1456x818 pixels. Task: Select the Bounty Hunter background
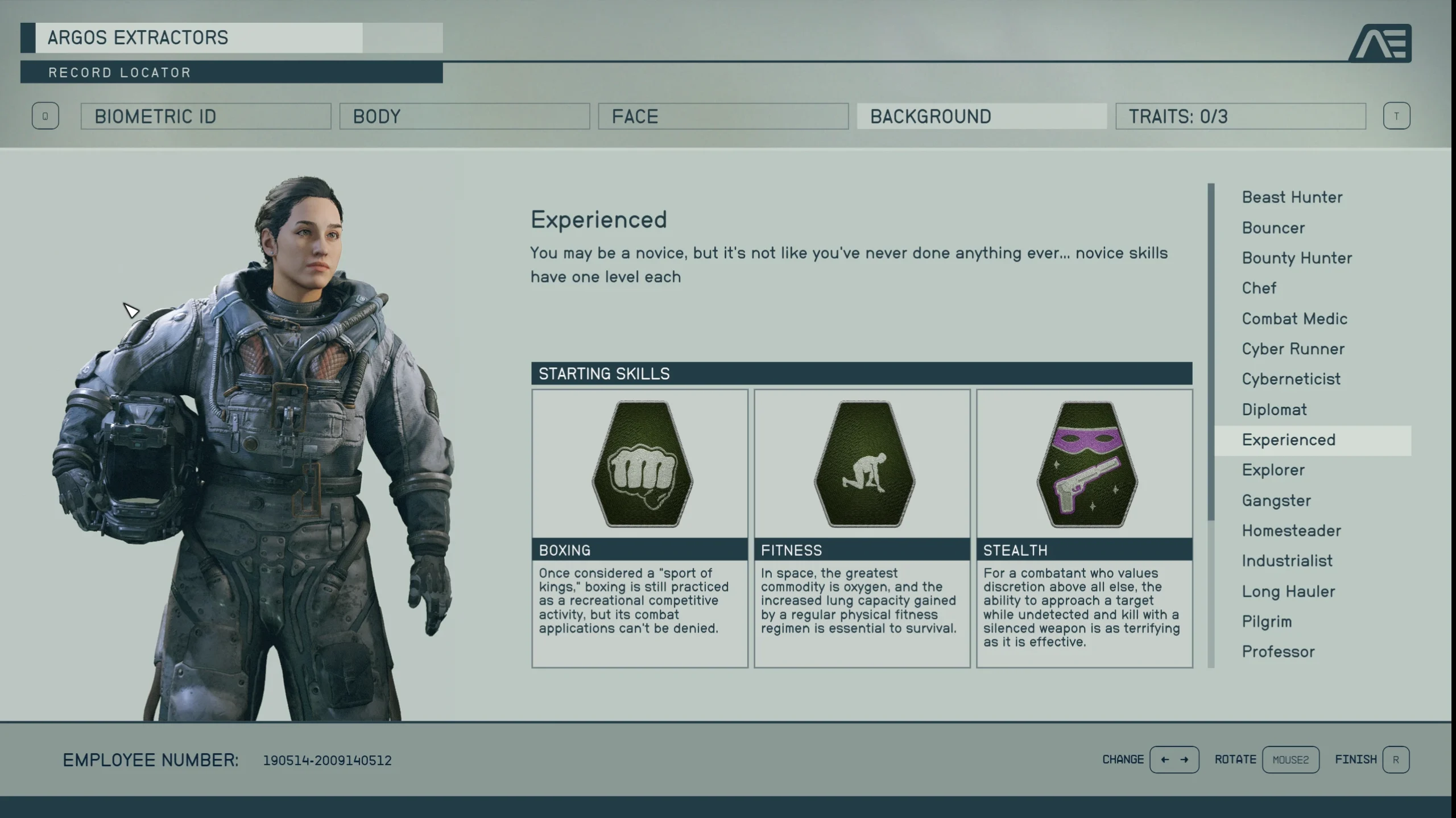1296,258
